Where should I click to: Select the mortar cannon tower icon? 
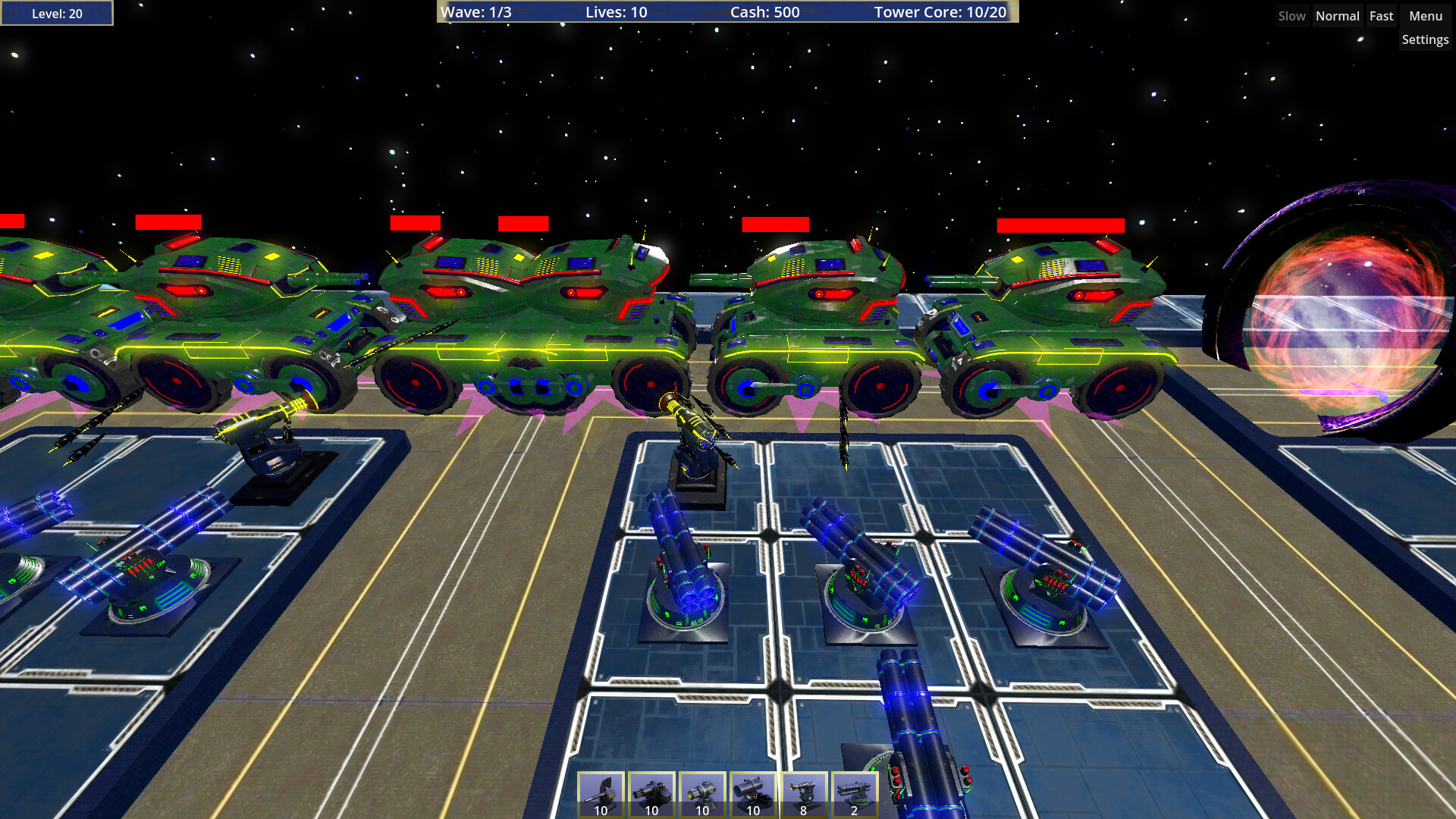click(752, 792)
